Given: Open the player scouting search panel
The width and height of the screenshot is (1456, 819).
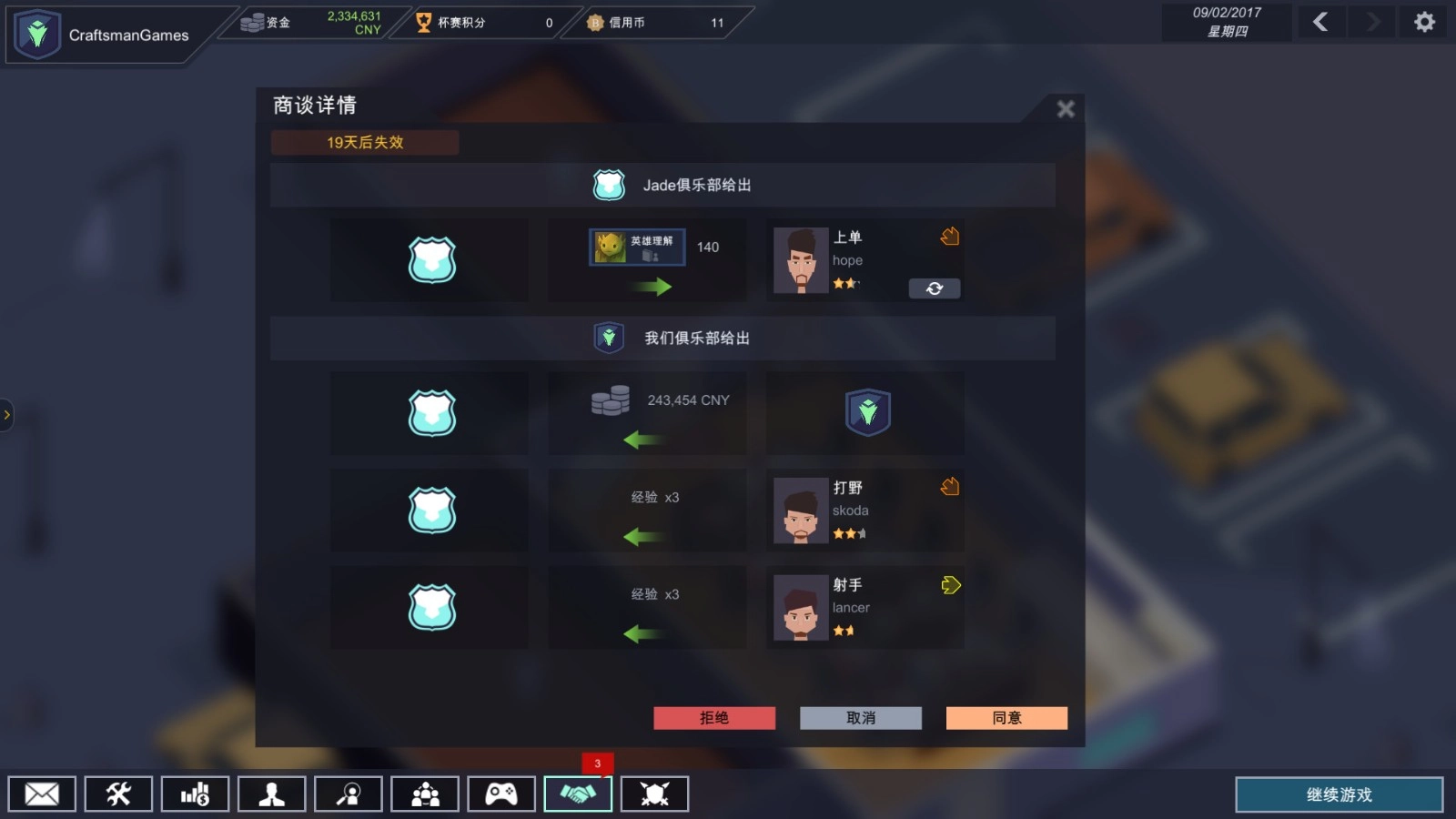Looking at the screenshot, I should tap(348, 794).
